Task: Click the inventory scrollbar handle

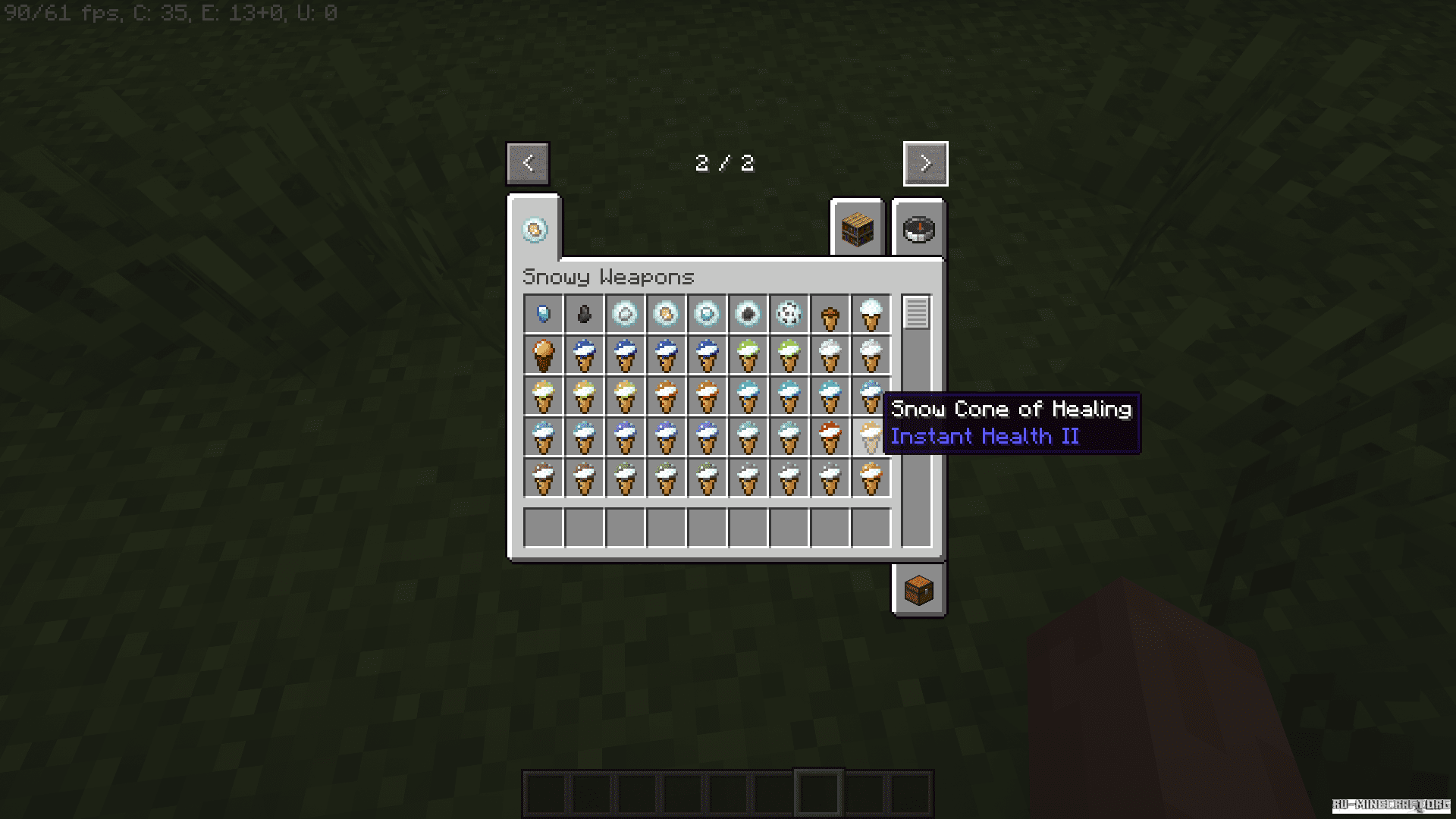Action: (916, 312)
